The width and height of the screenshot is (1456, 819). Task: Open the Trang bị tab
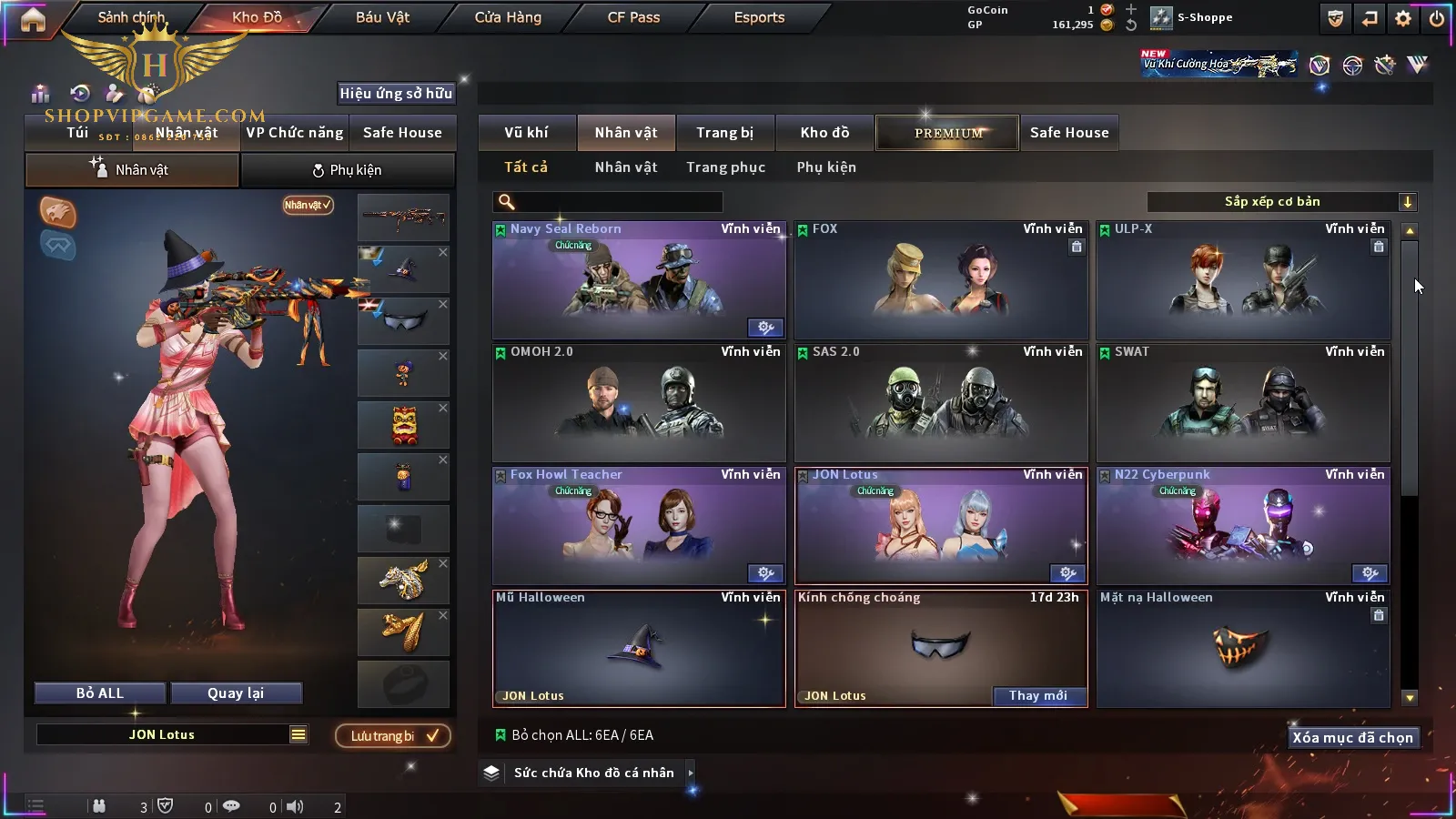[724, 133]
